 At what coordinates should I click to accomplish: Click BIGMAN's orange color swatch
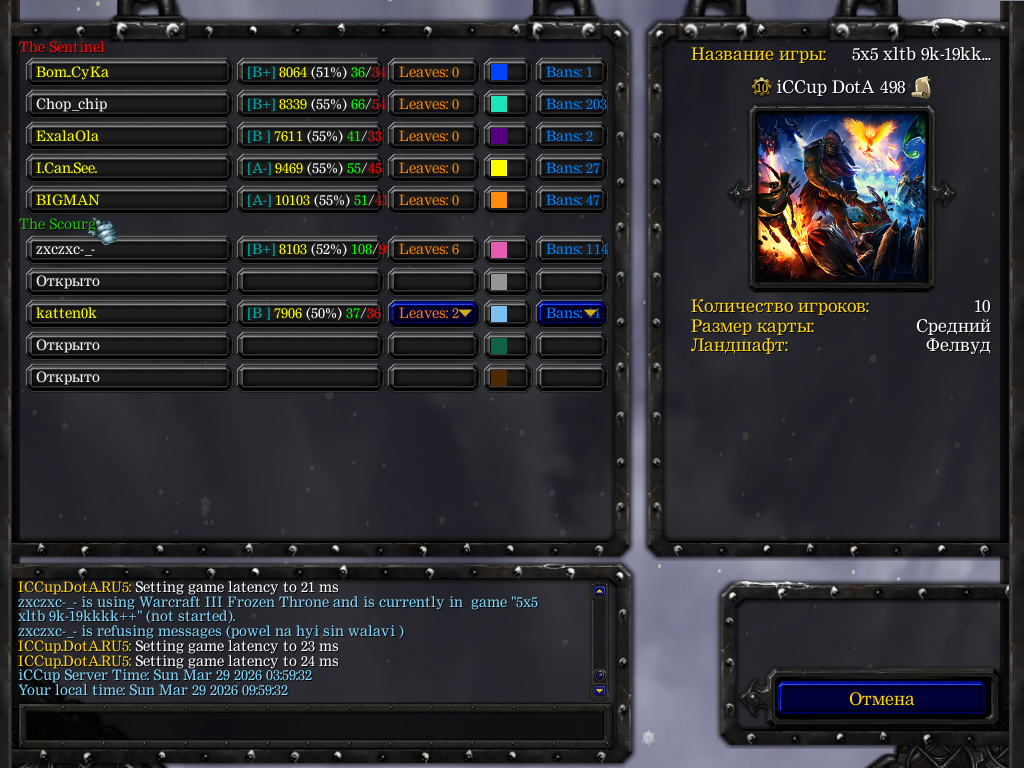[x=499, y=200]
